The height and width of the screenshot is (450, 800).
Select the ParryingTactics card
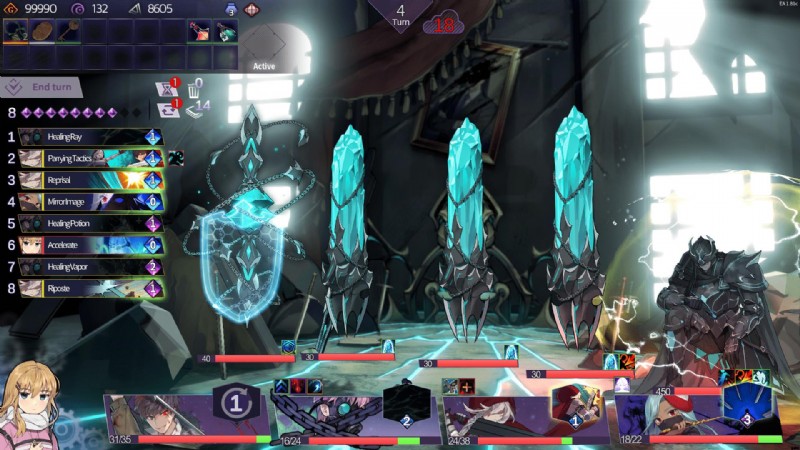pos(90,158)
